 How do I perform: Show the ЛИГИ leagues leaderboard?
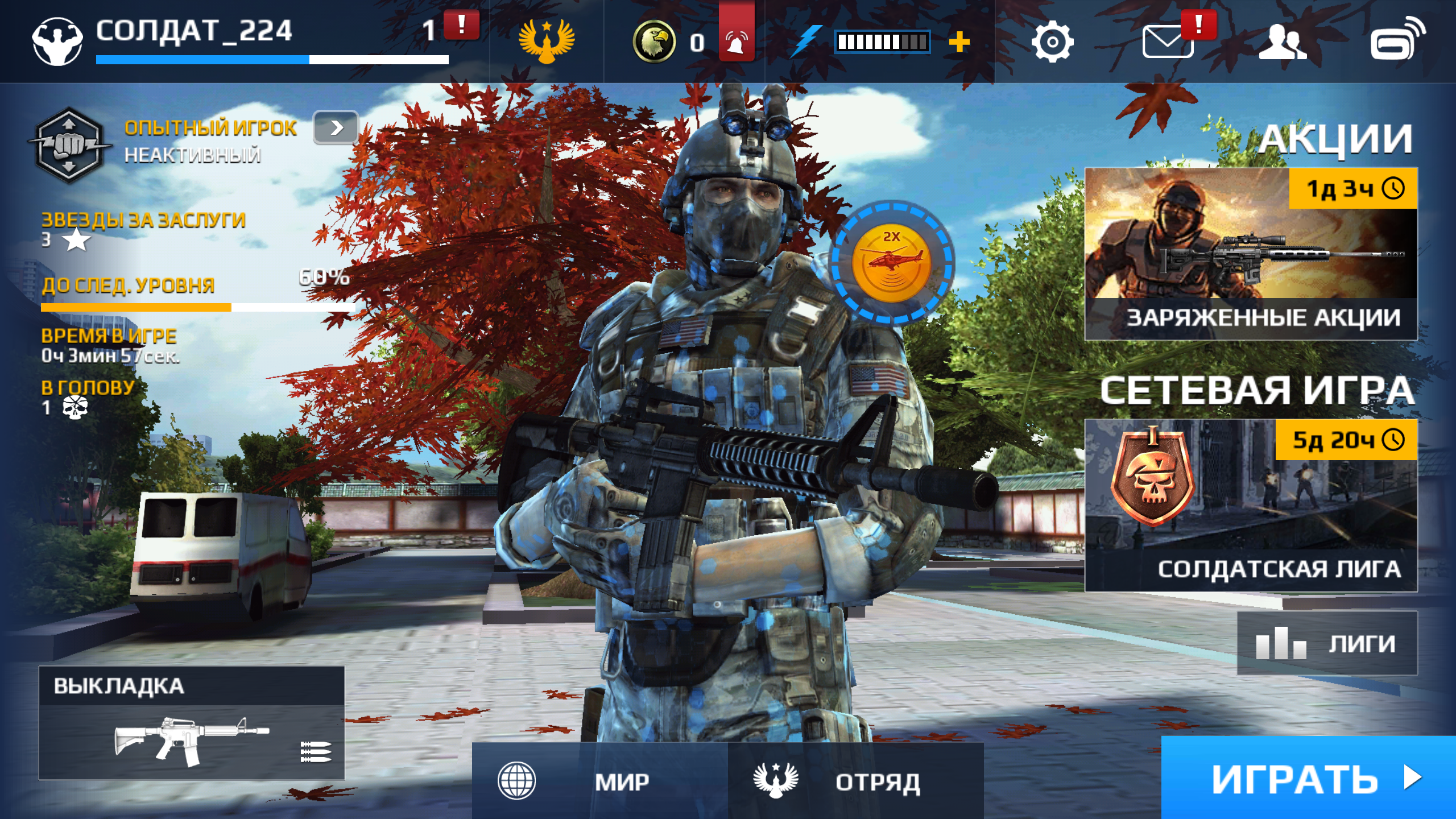coord(1326,643)
